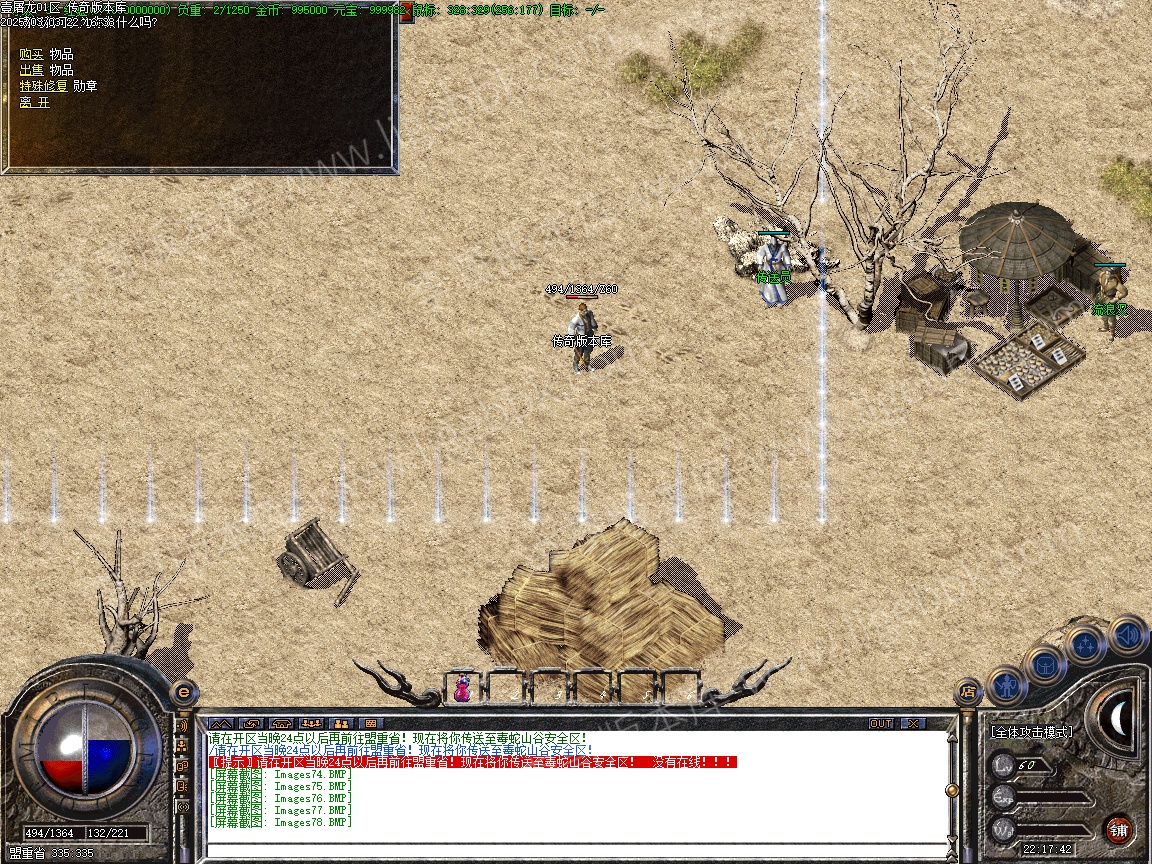The height and width of the screenshot is (864, 1152).
Task: Choose 出售 to sell items
Action: click(x=32, y=70)
